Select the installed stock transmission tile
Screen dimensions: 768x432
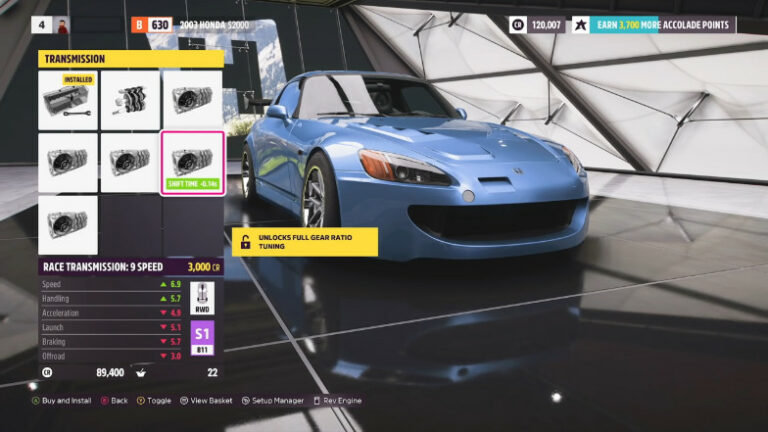tap(68, 100)
